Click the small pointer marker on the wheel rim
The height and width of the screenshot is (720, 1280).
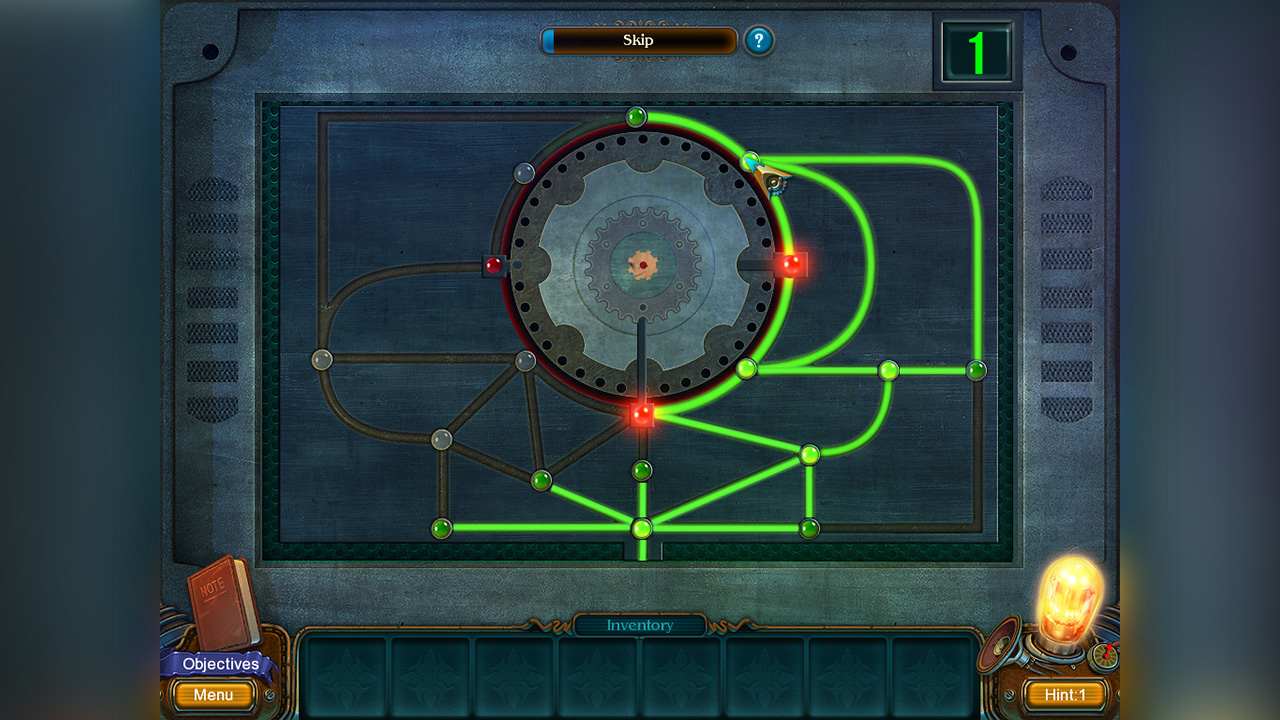pyautogui.click(x=772, y=175)
